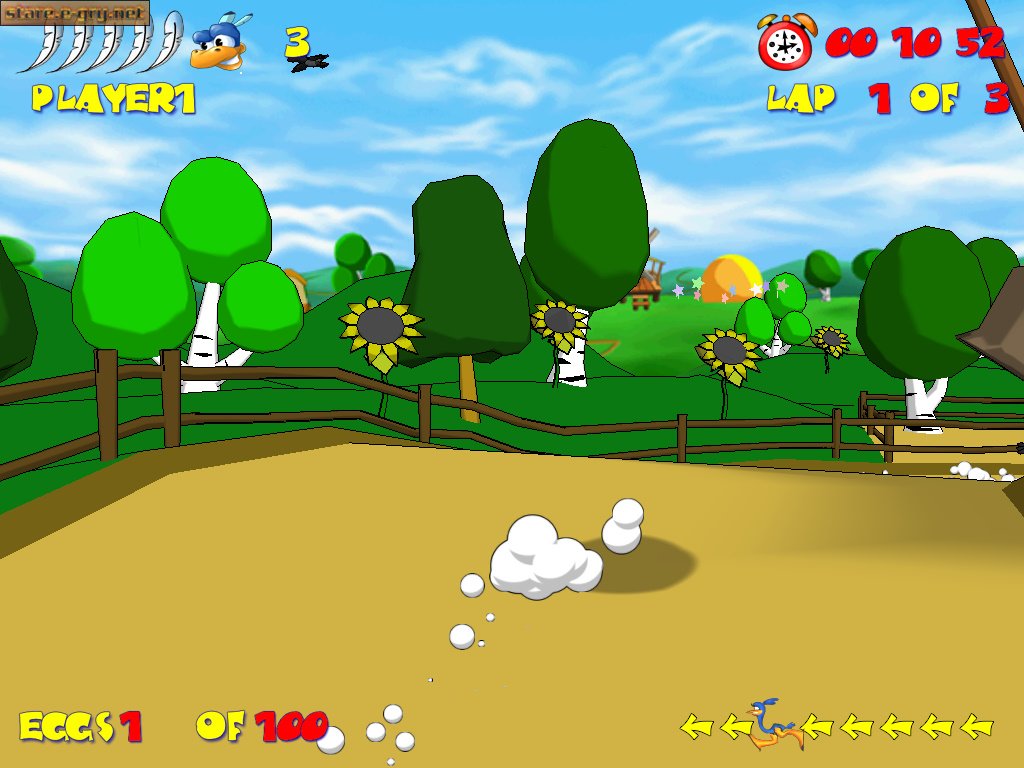Image resolution: width=1024 pixels, height=768 pixels.
Task: Click the black crow icon
Action: pyautogui.click(x=309, y=63)
